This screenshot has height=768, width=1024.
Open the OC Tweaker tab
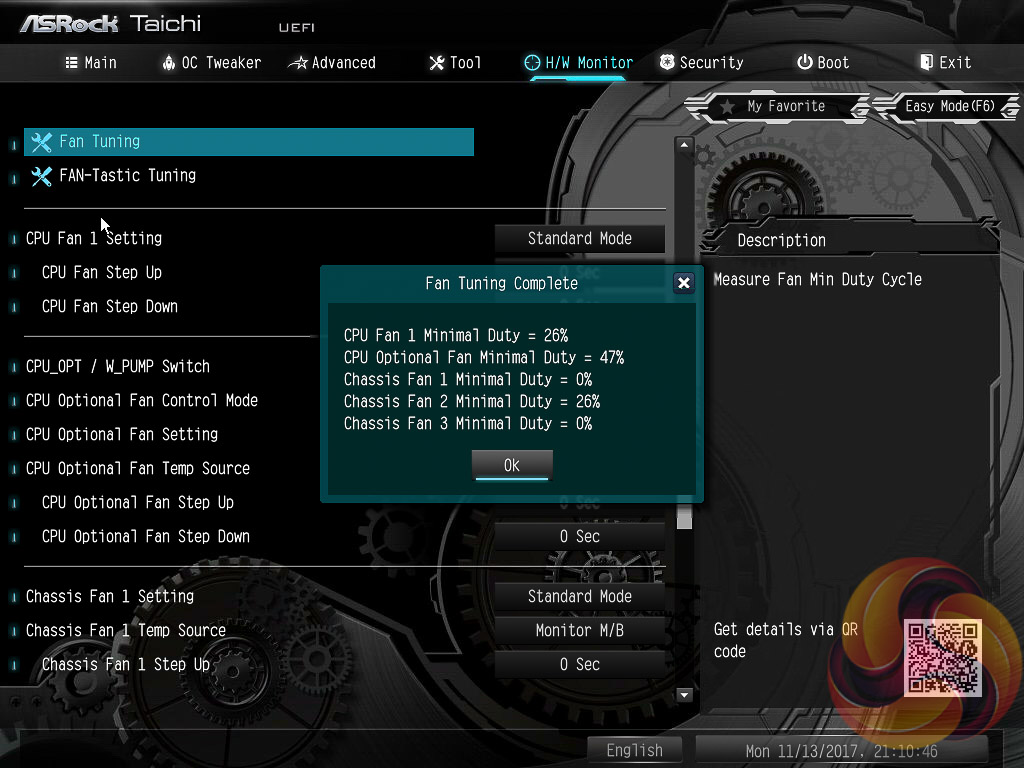(211, 62)
